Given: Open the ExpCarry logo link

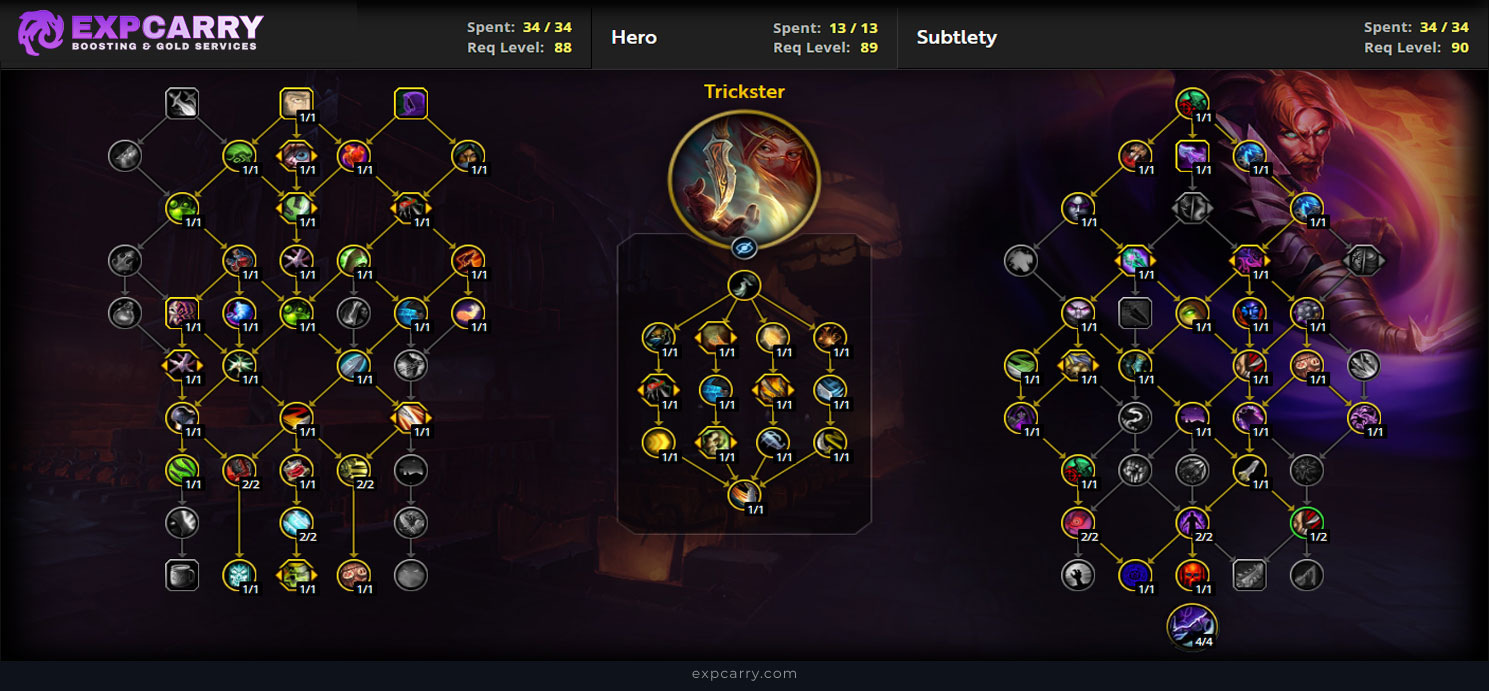Looking at the screenshot, I should [140, 33].
